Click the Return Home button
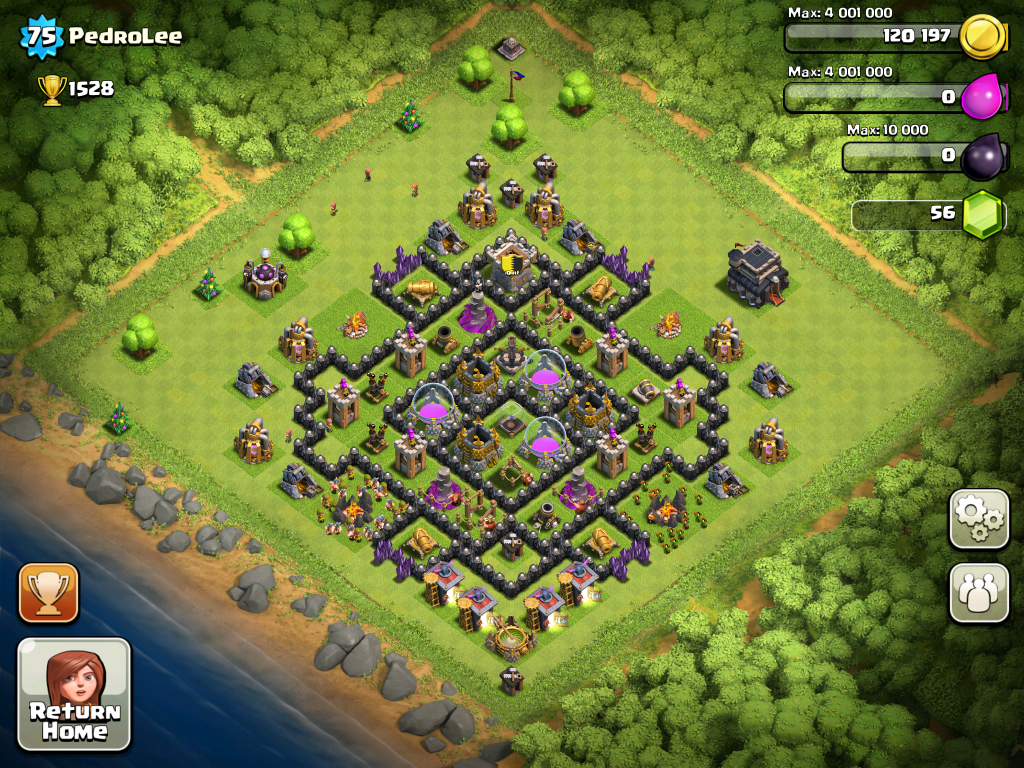This screenshot has height=768, width=1024. tap(74, 694)
